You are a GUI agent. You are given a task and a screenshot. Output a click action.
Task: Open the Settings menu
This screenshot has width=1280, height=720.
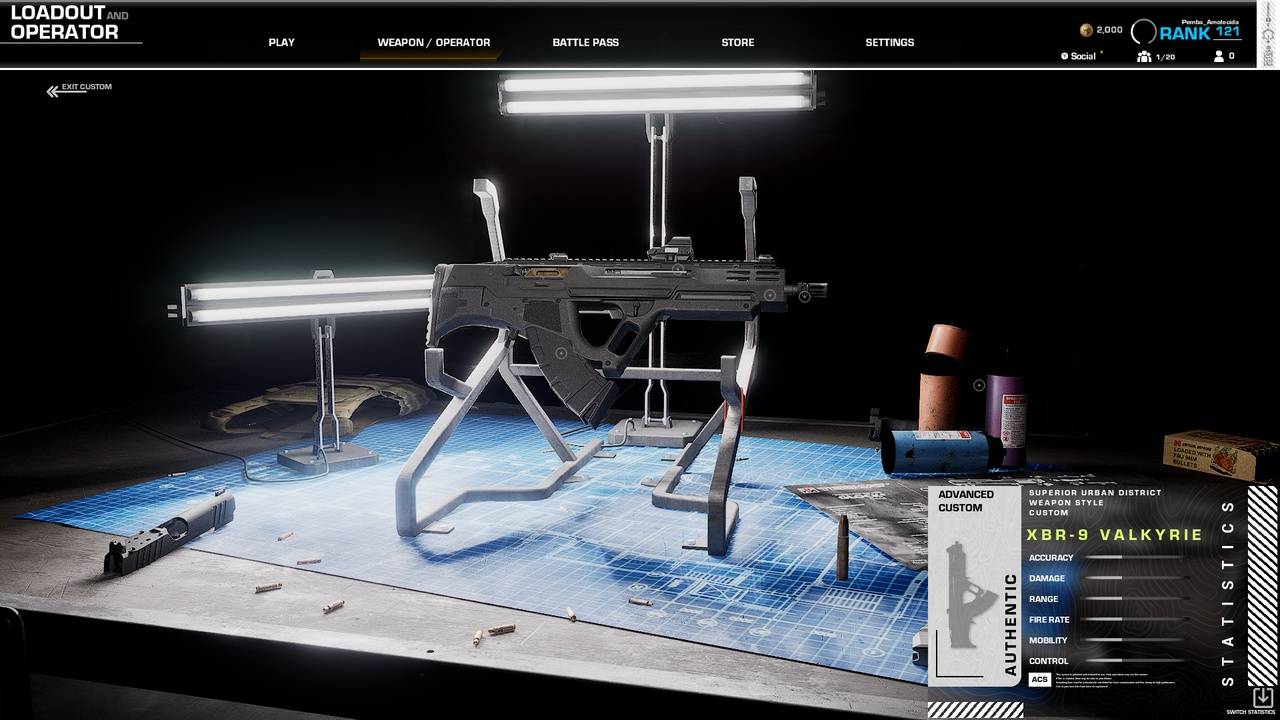[x=889, y=43]
